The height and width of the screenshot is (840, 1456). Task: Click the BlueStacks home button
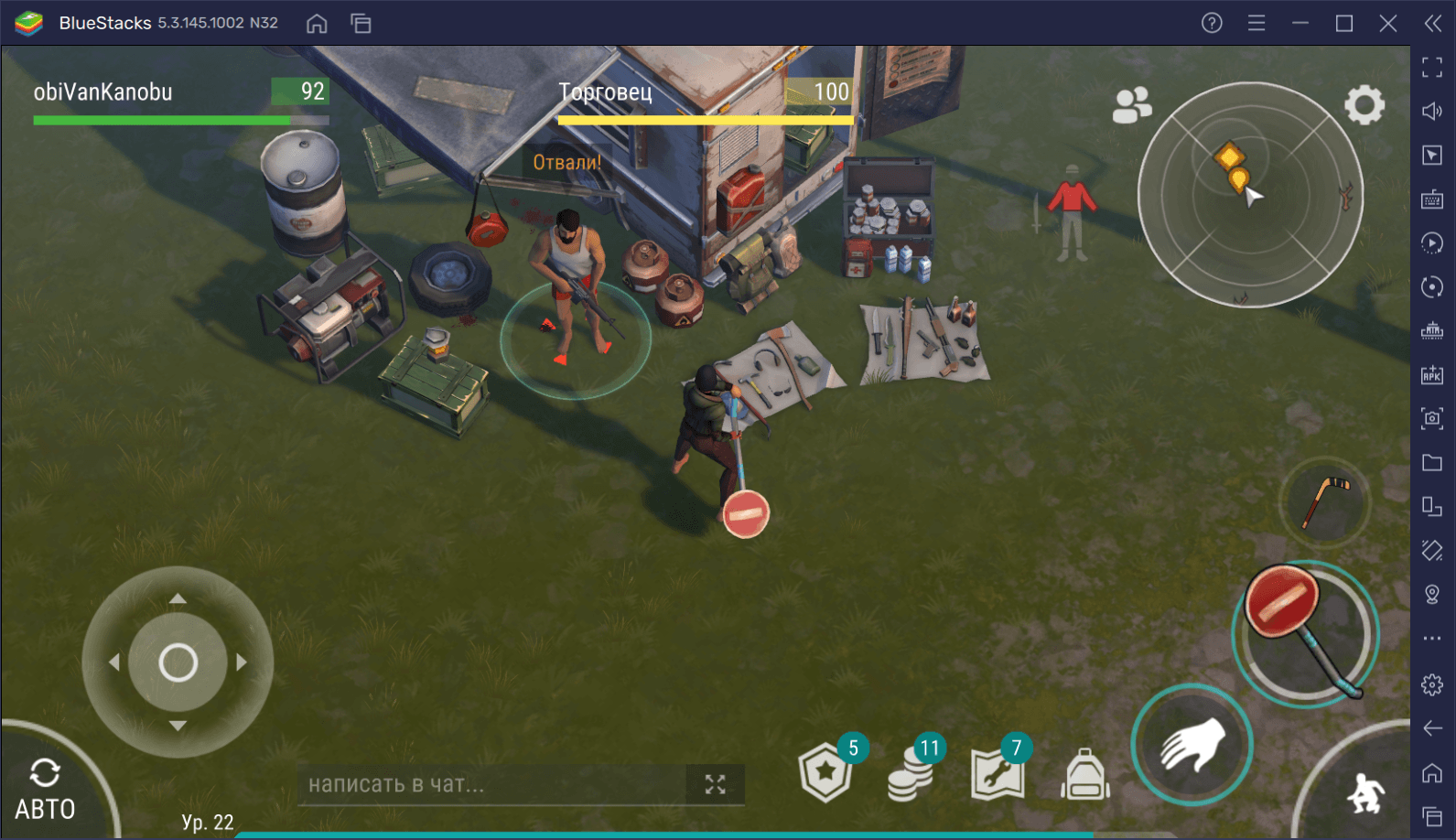[x=317, y=24]
